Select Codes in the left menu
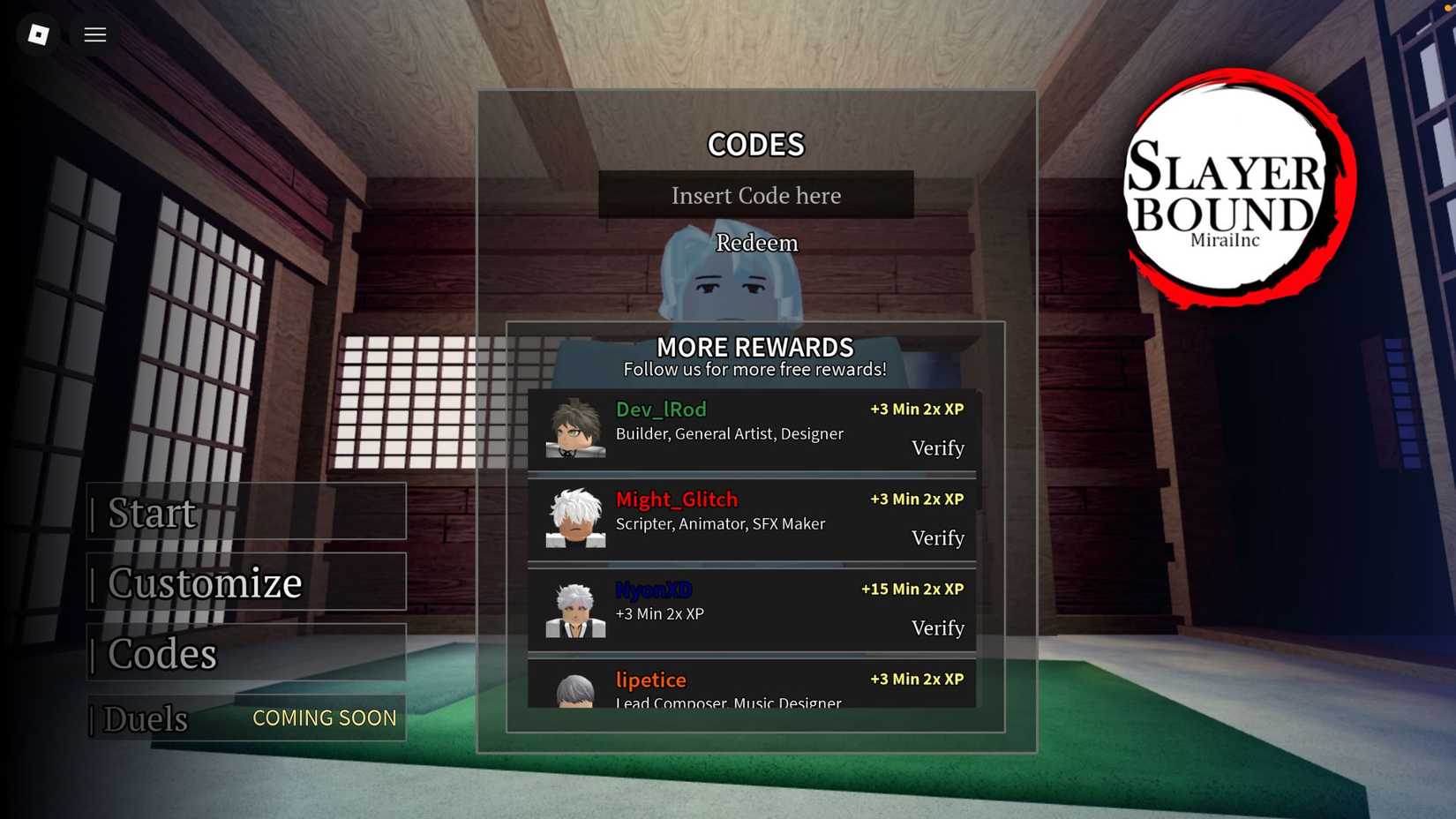Screen dimensions: 1456x819 162,654
